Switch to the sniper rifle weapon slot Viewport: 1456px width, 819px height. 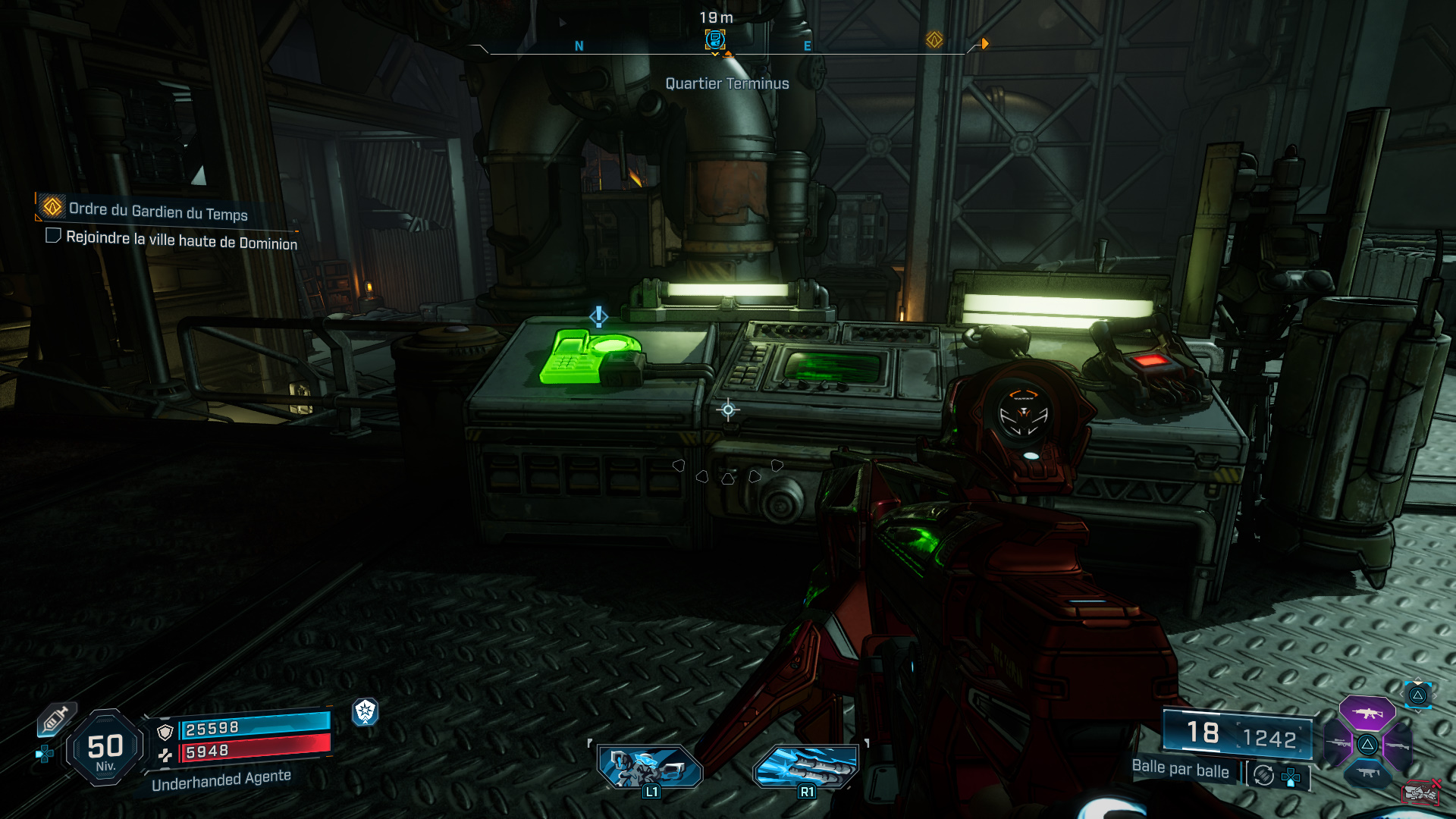[1338, 744]
